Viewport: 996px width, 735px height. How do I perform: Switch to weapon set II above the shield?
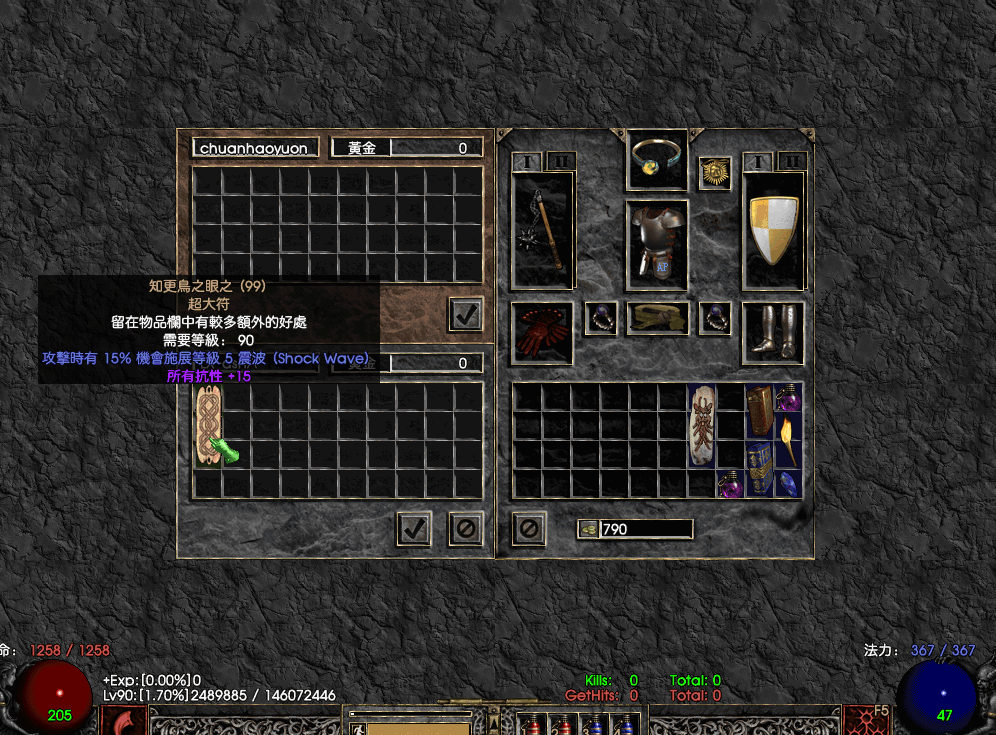click(791, 161)
